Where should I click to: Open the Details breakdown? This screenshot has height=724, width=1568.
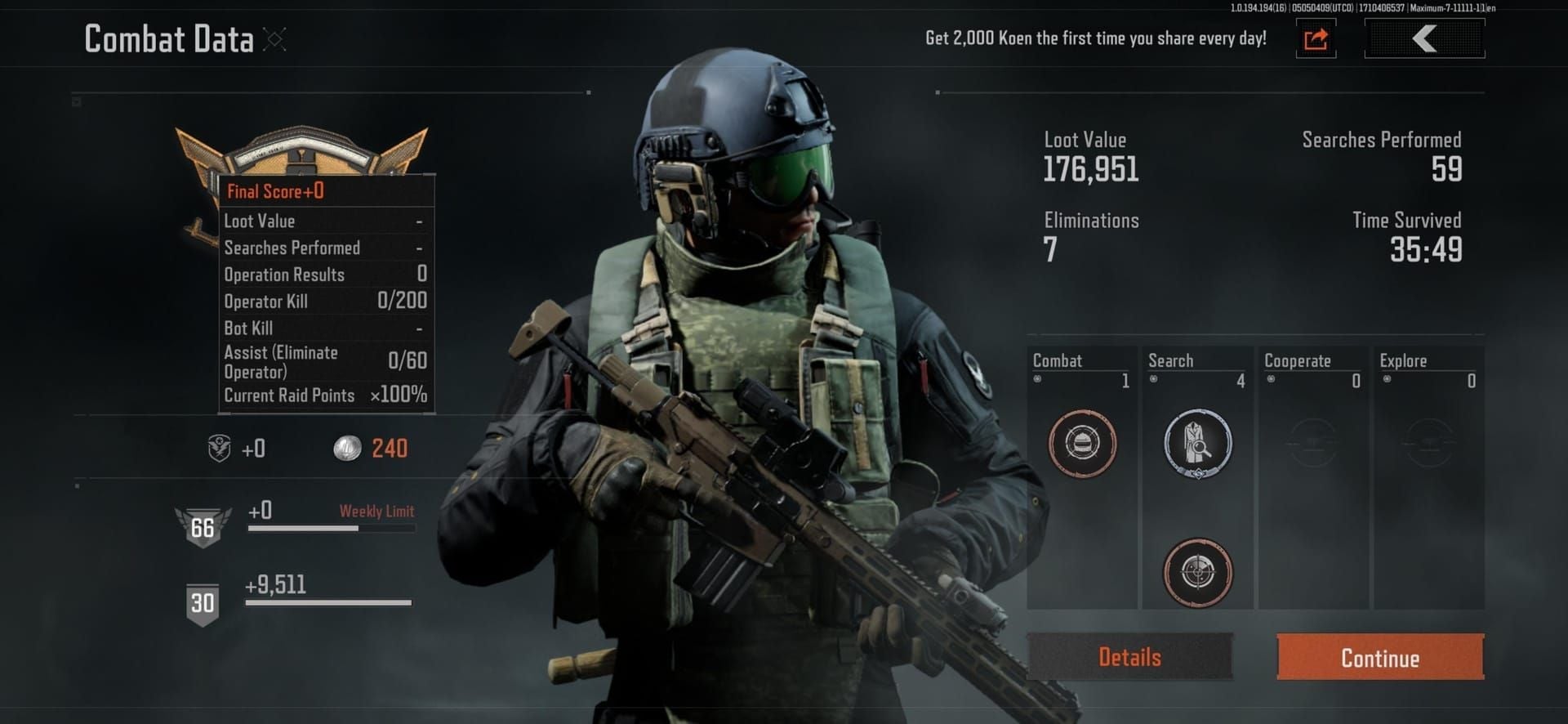[1129, 656]
